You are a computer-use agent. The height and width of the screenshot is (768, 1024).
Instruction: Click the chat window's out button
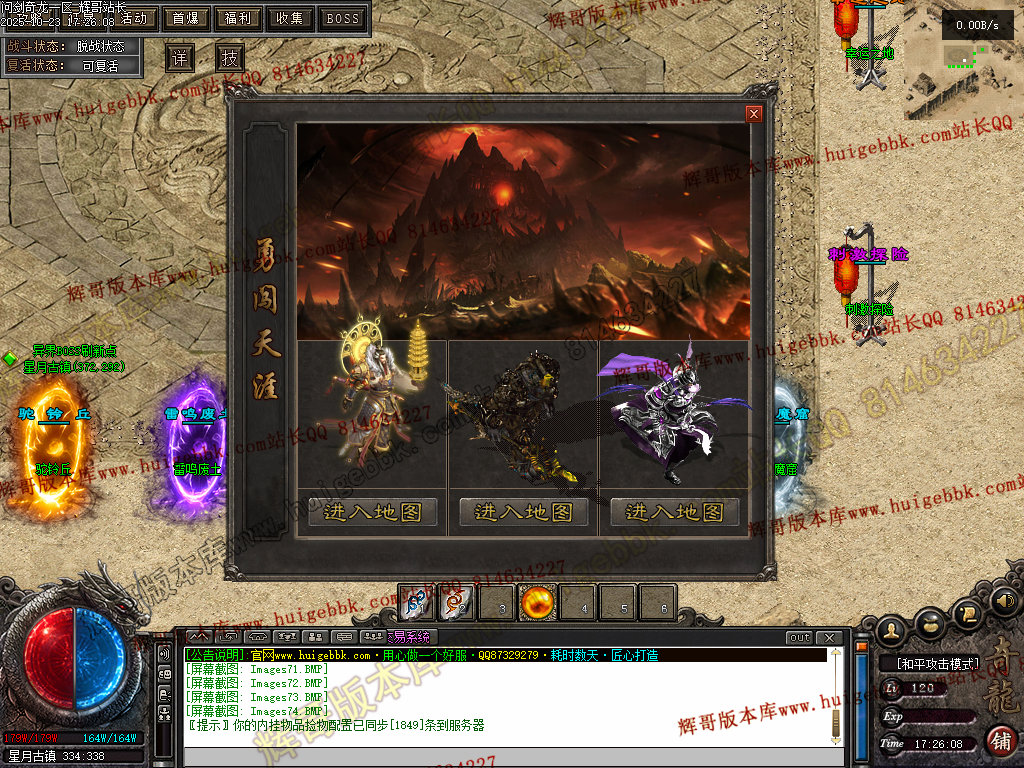click(x=799, y=638)
